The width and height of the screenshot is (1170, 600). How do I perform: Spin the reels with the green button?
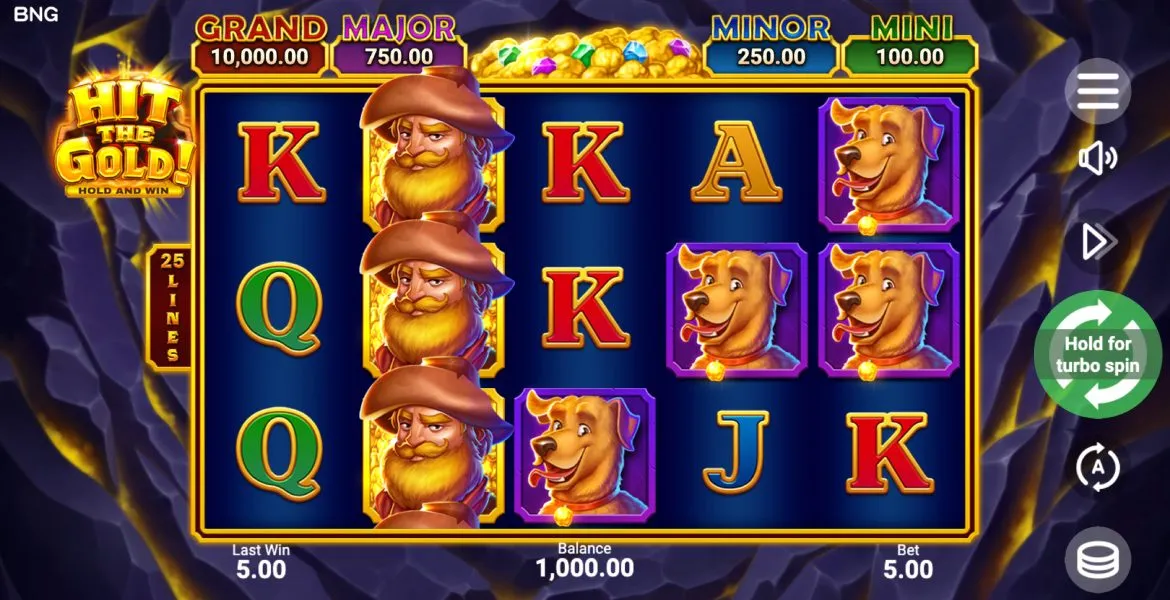(1097, 354)
